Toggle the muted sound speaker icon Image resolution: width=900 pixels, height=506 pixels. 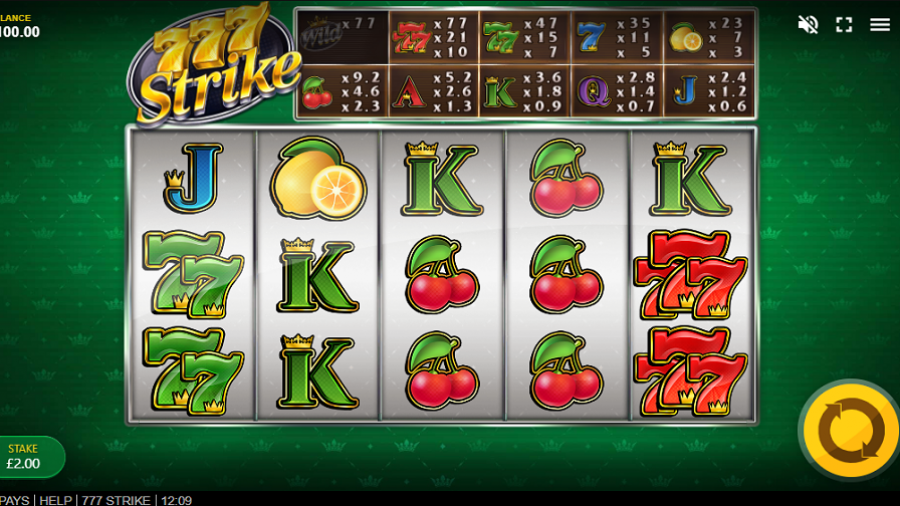point(808,24)
